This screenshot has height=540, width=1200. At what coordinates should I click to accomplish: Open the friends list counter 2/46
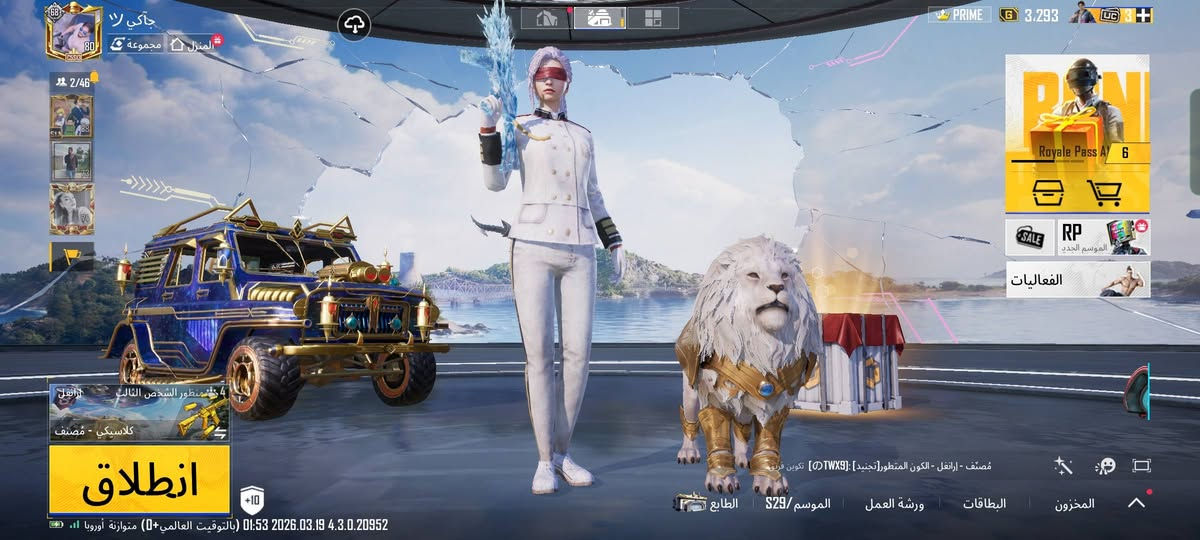coord(72,82)
